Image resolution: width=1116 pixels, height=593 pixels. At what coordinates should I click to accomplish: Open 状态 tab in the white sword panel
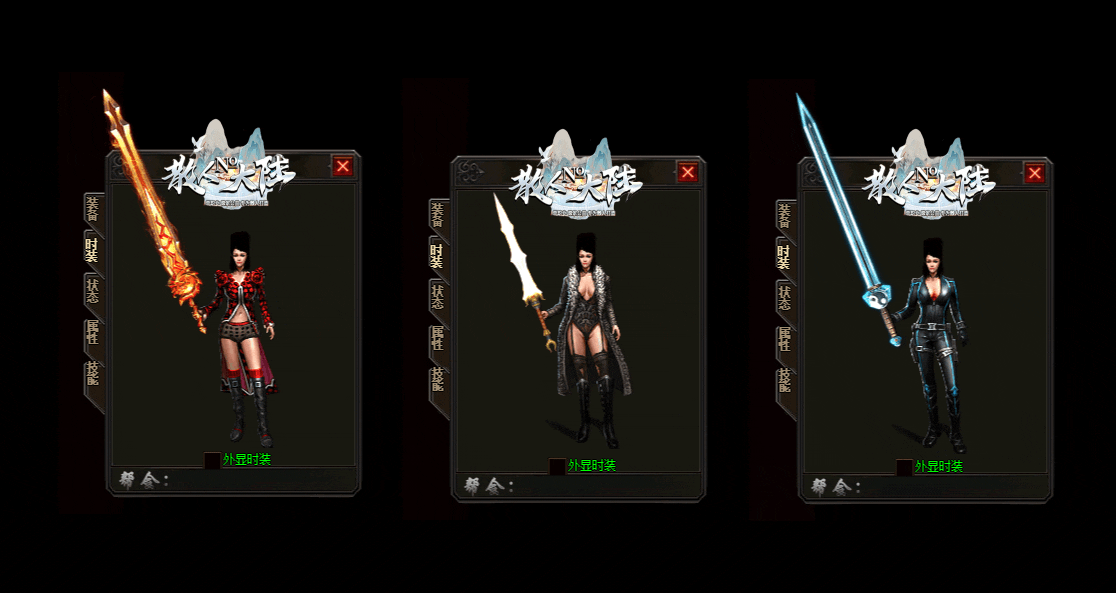[x=438, y=297]
